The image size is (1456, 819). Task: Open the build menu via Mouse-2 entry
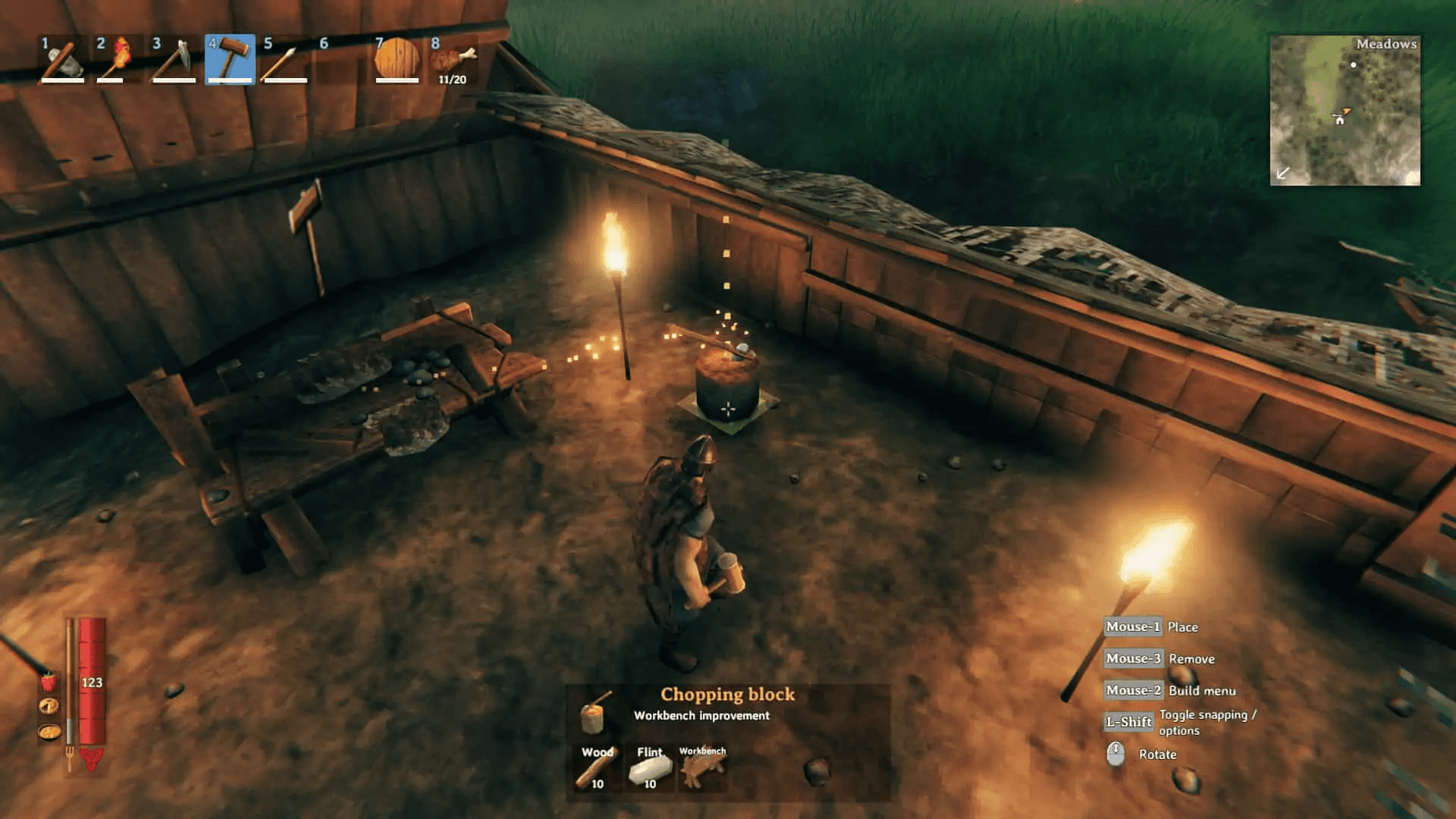[1132, 690]
